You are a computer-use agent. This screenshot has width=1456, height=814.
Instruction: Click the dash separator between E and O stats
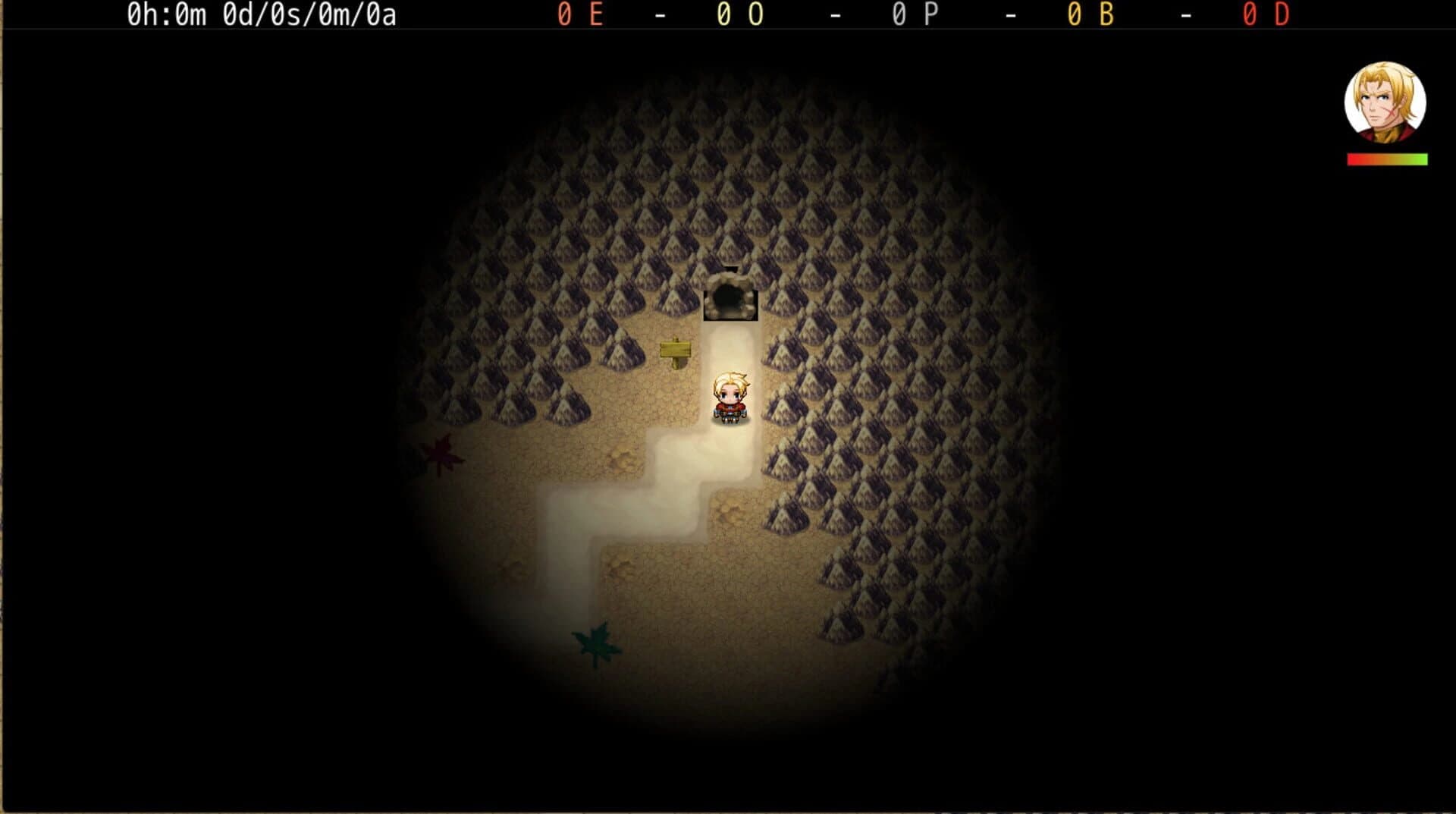(x=661, y=14)
